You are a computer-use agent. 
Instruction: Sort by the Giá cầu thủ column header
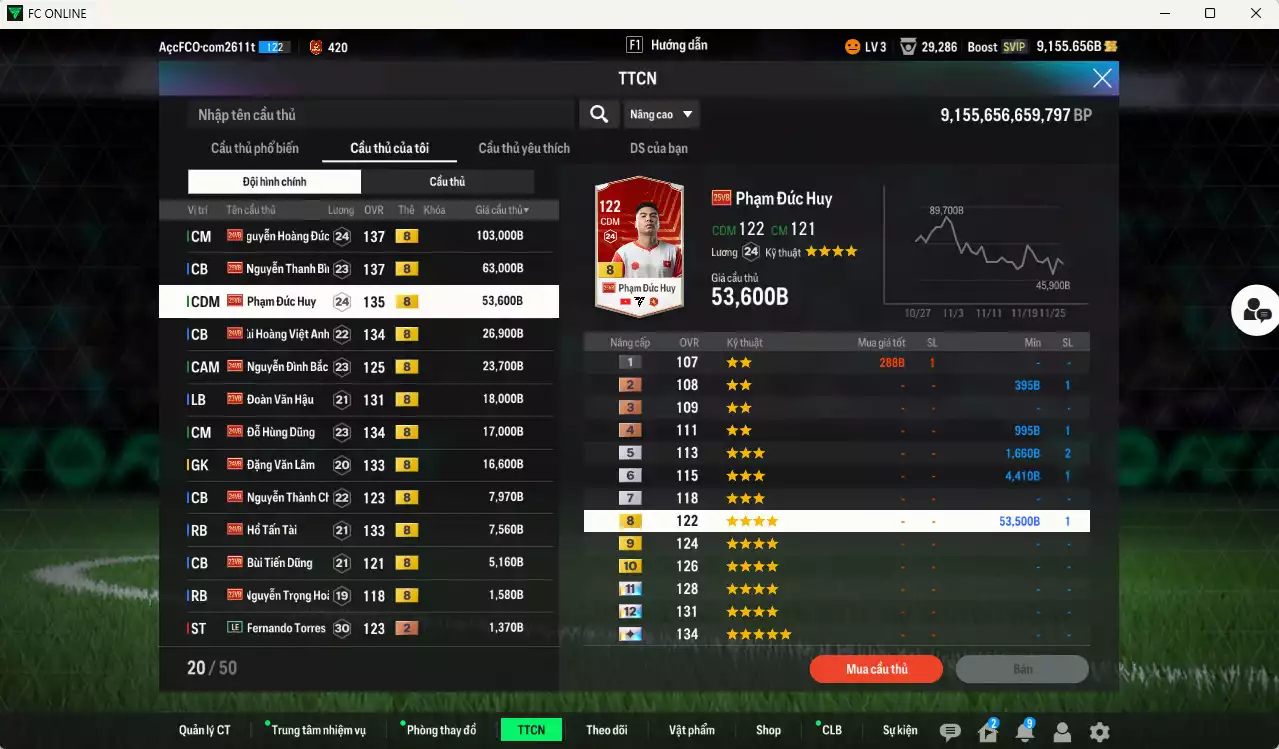pos(501,210)
